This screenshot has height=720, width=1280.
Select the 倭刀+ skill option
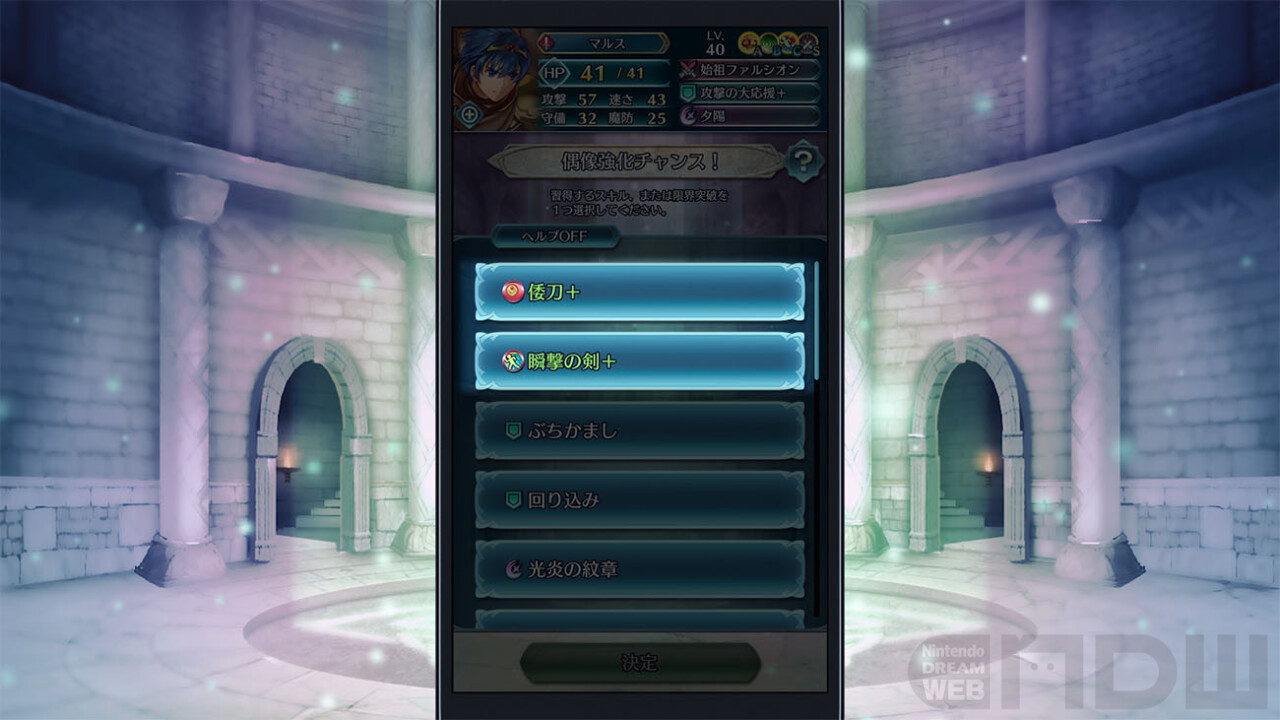[x=639, y=292]
